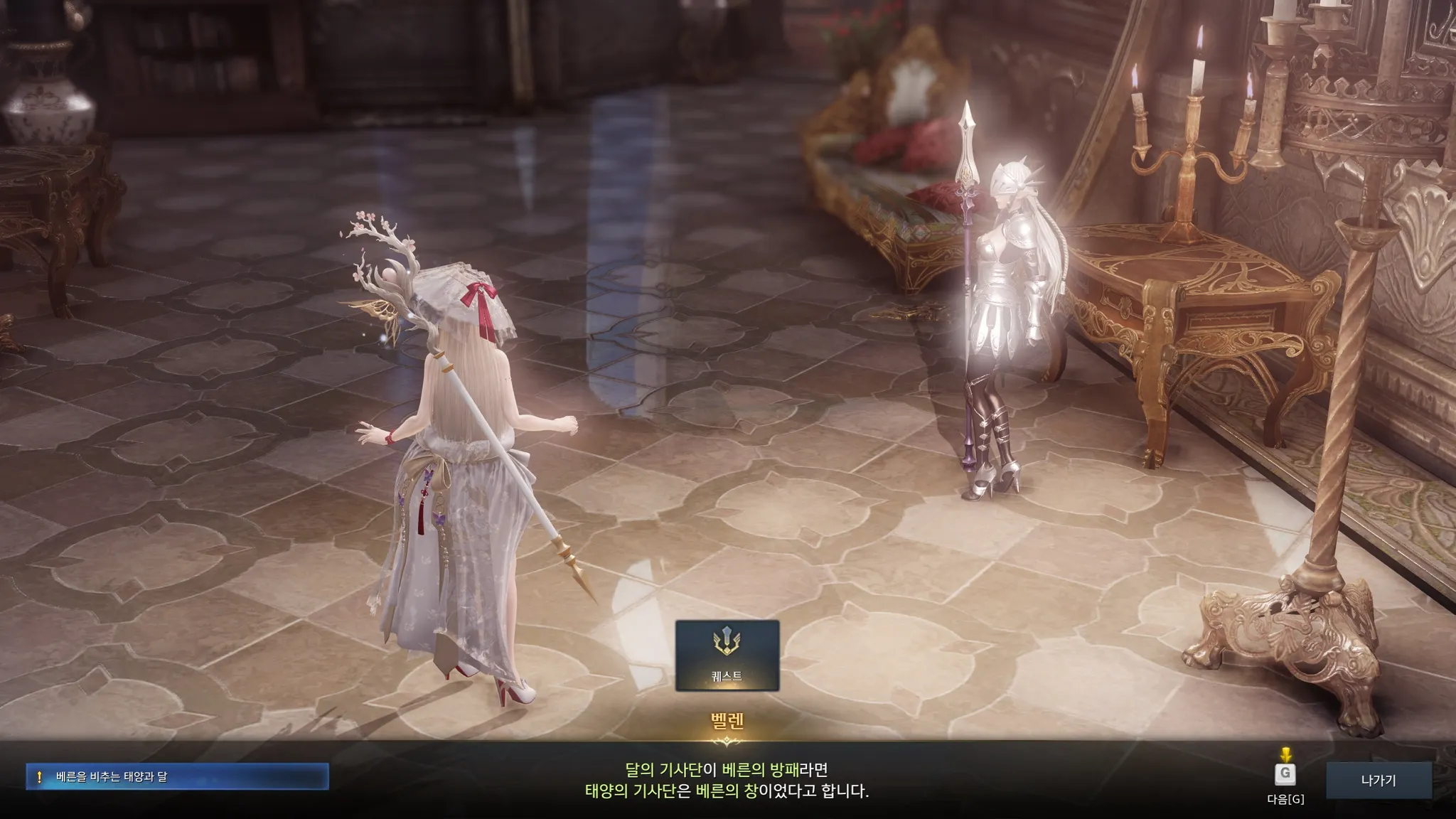Viewport: 1456px width, 819px height.
Task: Open the 베른을 비추는 태양과 달 quest tracker
Action: pos(177,777)
